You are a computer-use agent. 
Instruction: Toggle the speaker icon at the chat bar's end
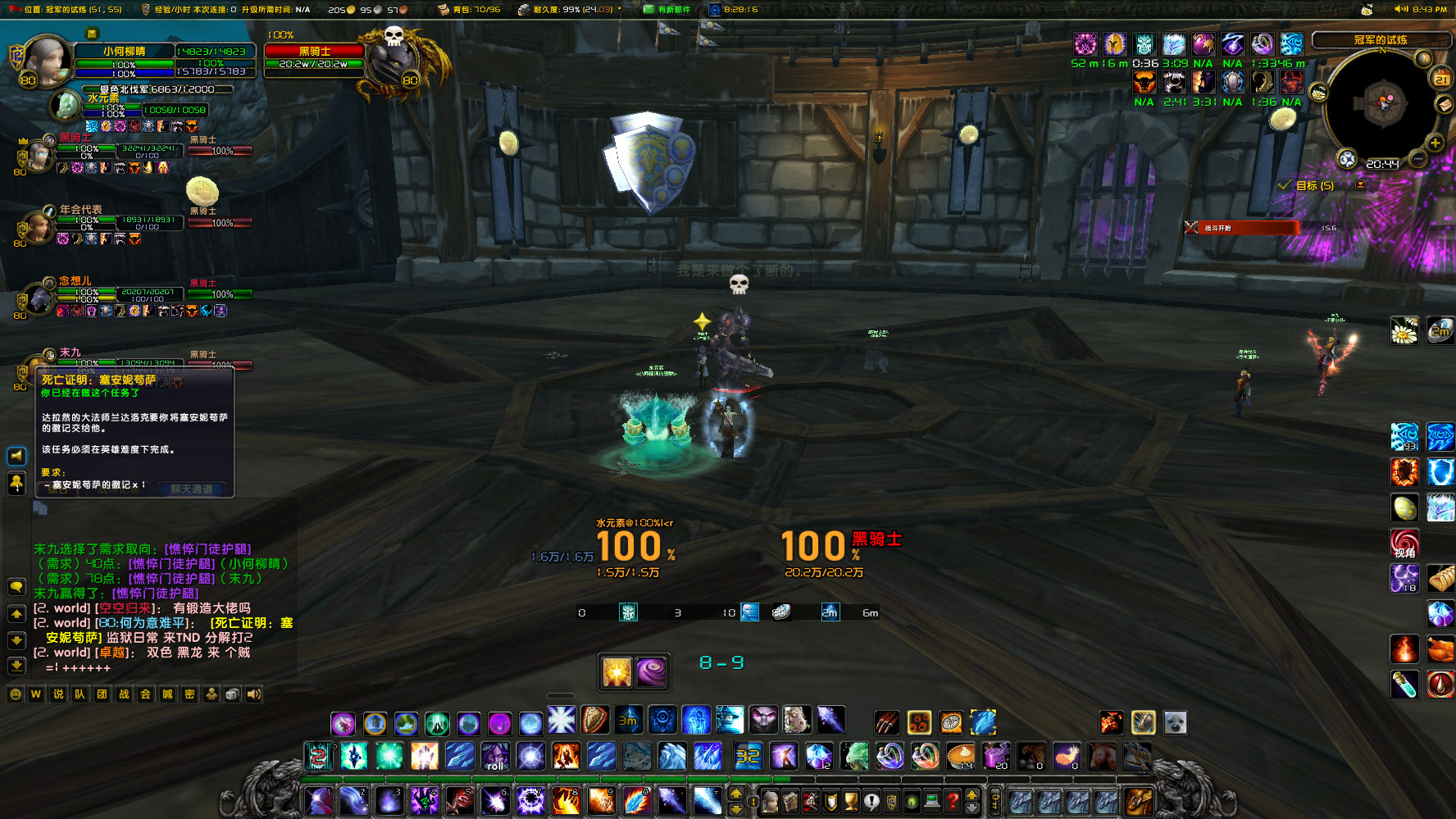(x=253, y=694)
